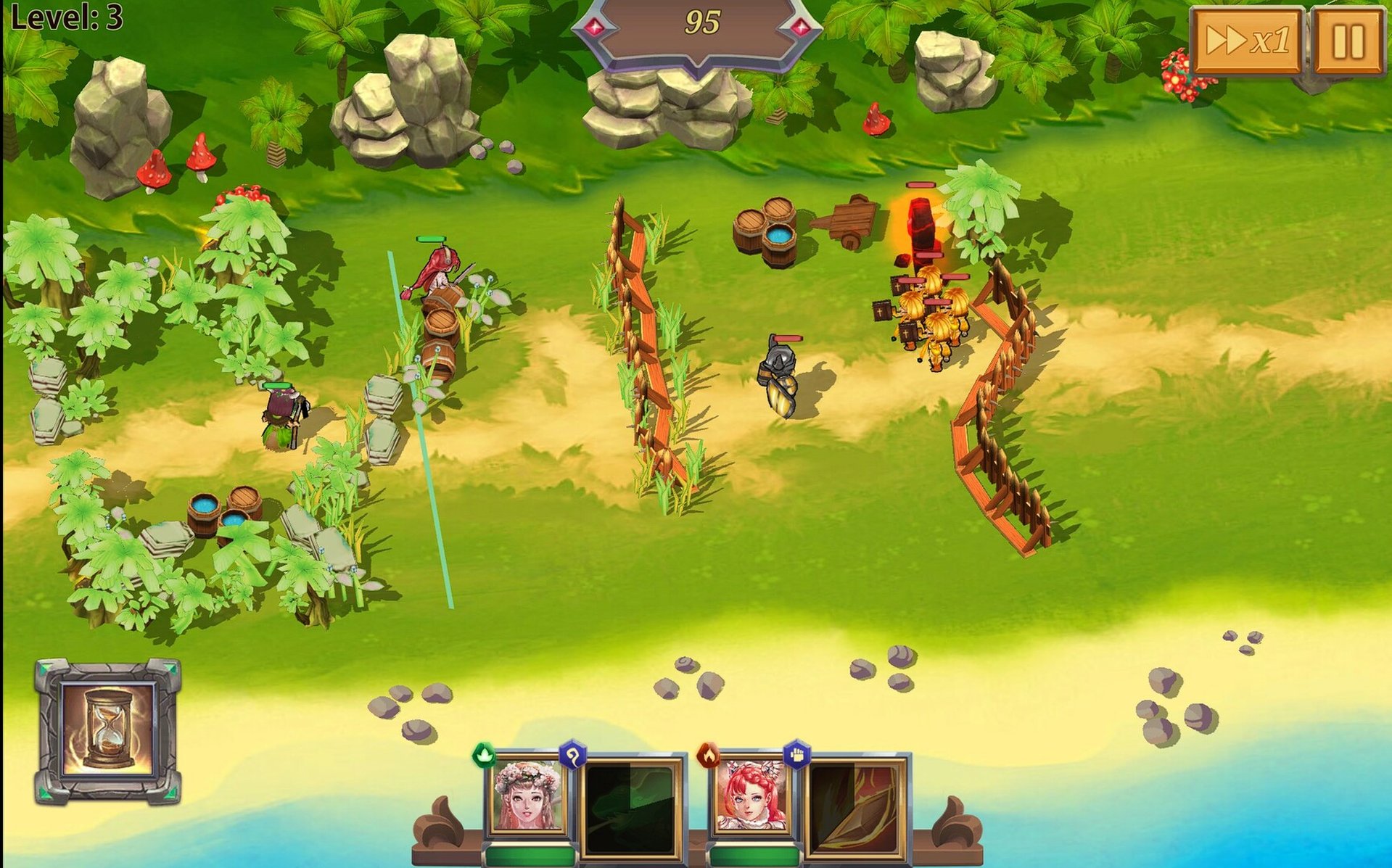The height and width of the screenshot is (868, 1392).
Task: Use the green dragon skill
Action: coord(630,806)
